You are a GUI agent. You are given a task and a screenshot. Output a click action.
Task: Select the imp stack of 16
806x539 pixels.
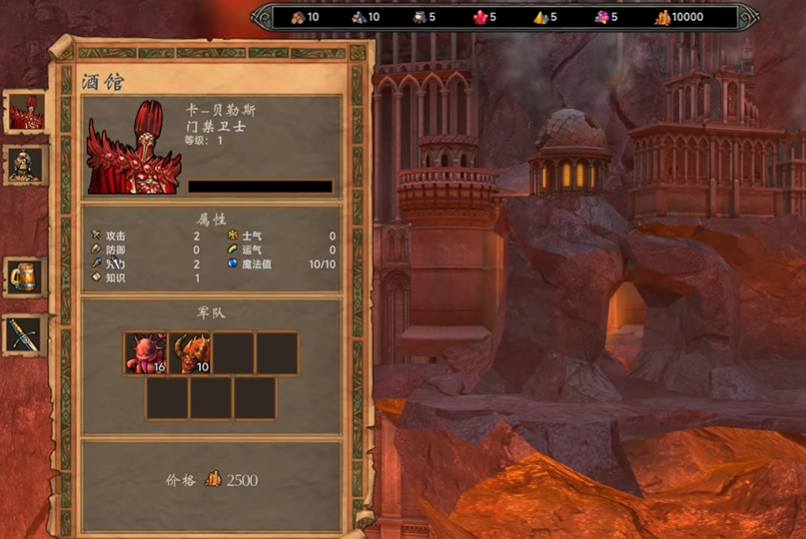[x=146, y=354]
